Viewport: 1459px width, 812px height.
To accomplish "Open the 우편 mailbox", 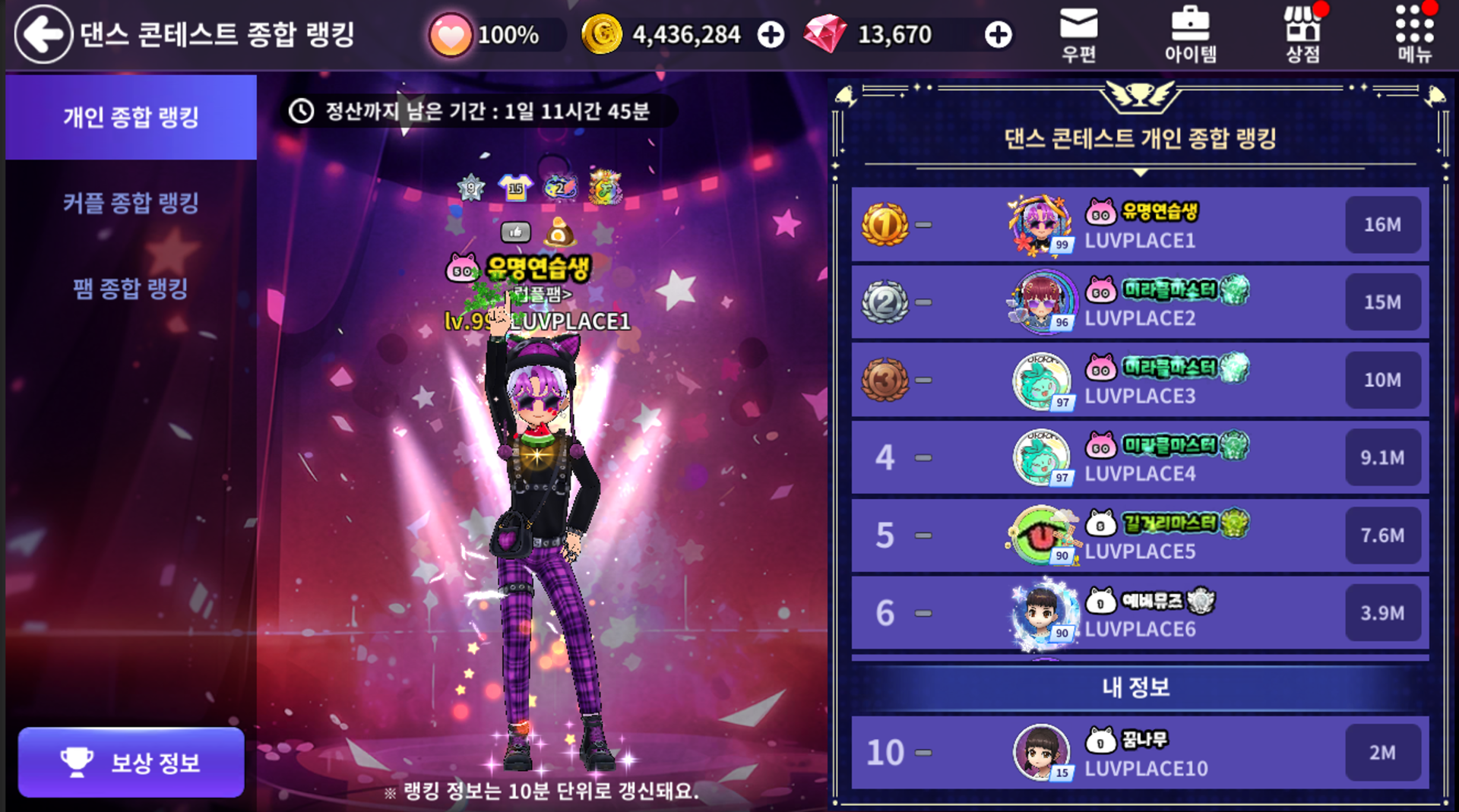I will [1078, 34].
